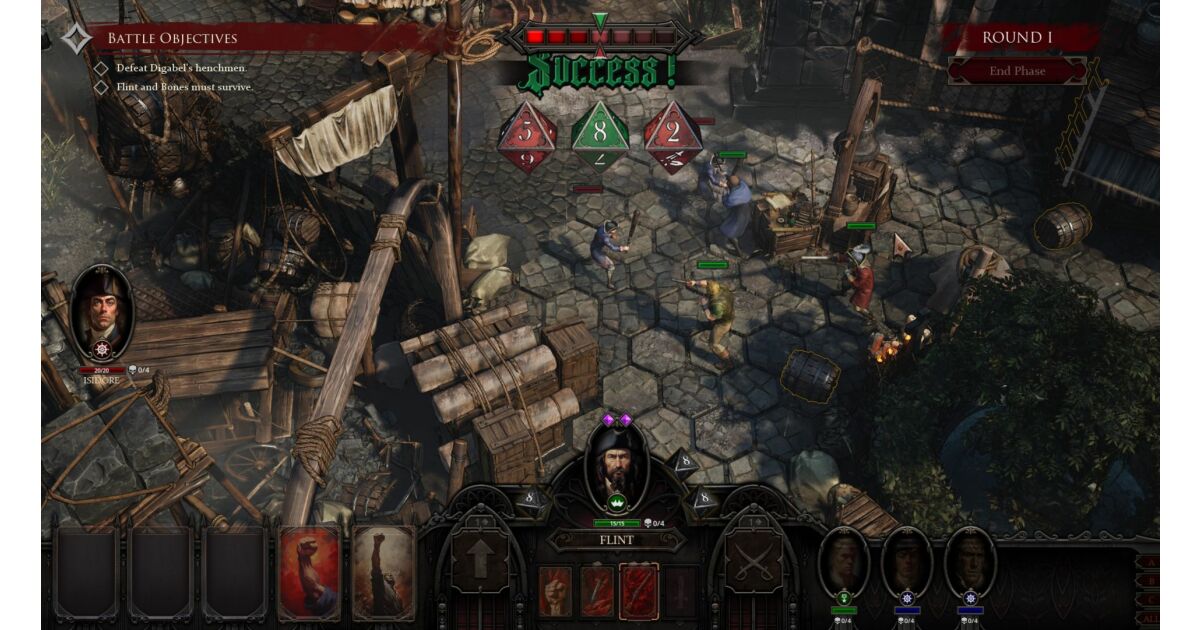
Task: Select the highlighted red slash skill card
Action: (x=639, y=590)
